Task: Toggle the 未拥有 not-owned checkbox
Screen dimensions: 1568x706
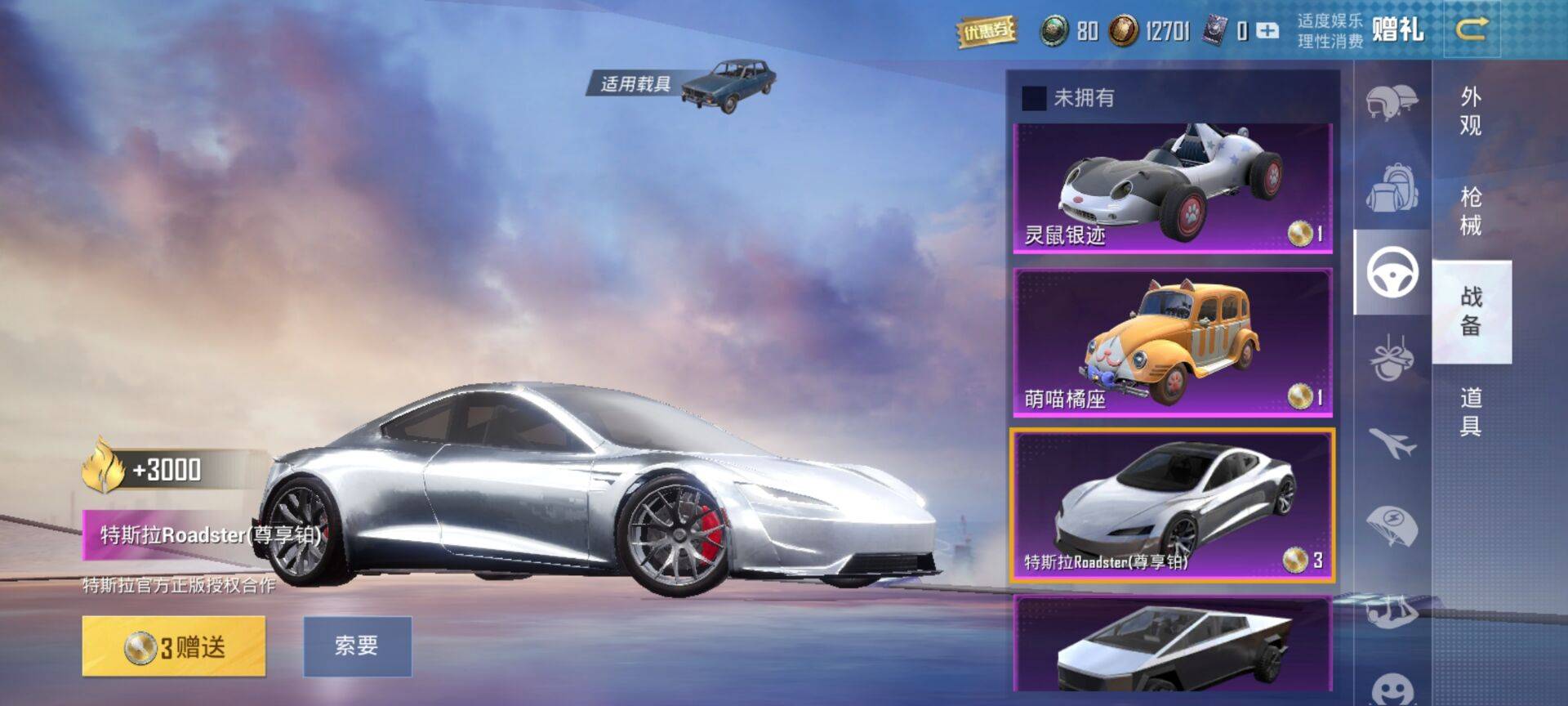Action: [x=1034, y=98]
